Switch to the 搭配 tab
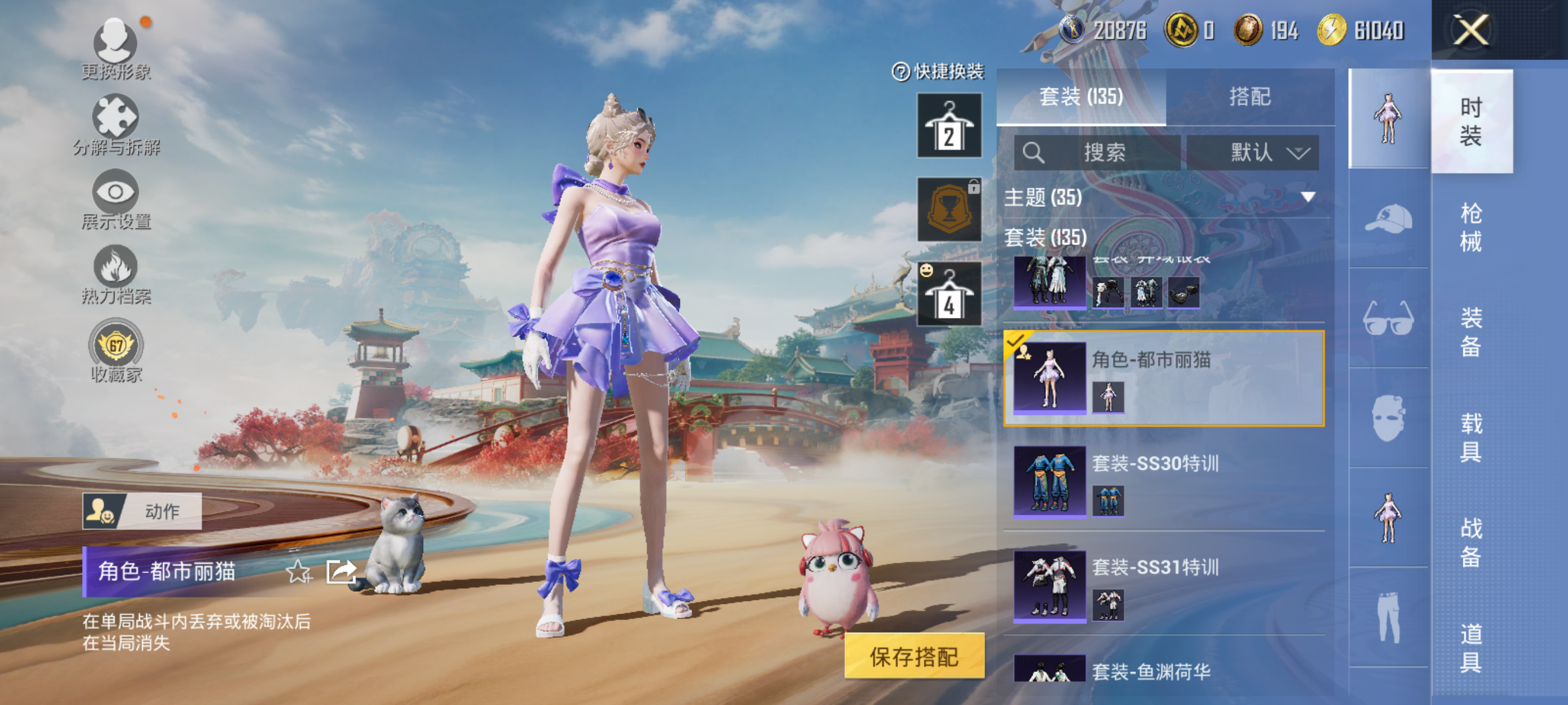1568x705 pixels. (x=1249, y=97)
